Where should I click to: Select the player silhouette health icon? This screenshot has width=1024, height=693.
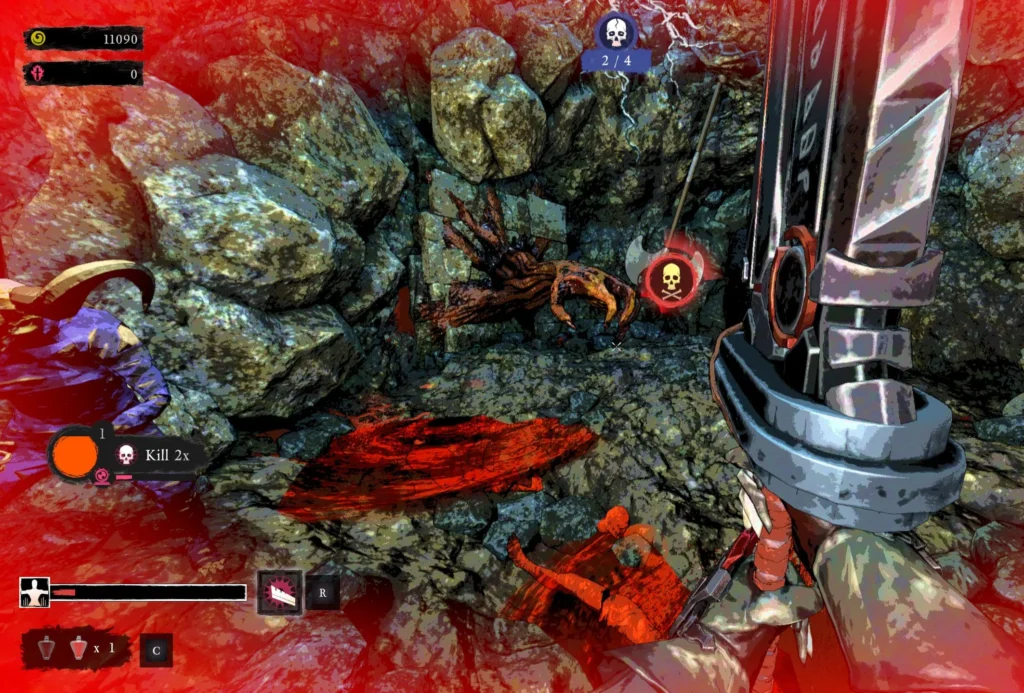pyautogui.click(x=35, y=592)
